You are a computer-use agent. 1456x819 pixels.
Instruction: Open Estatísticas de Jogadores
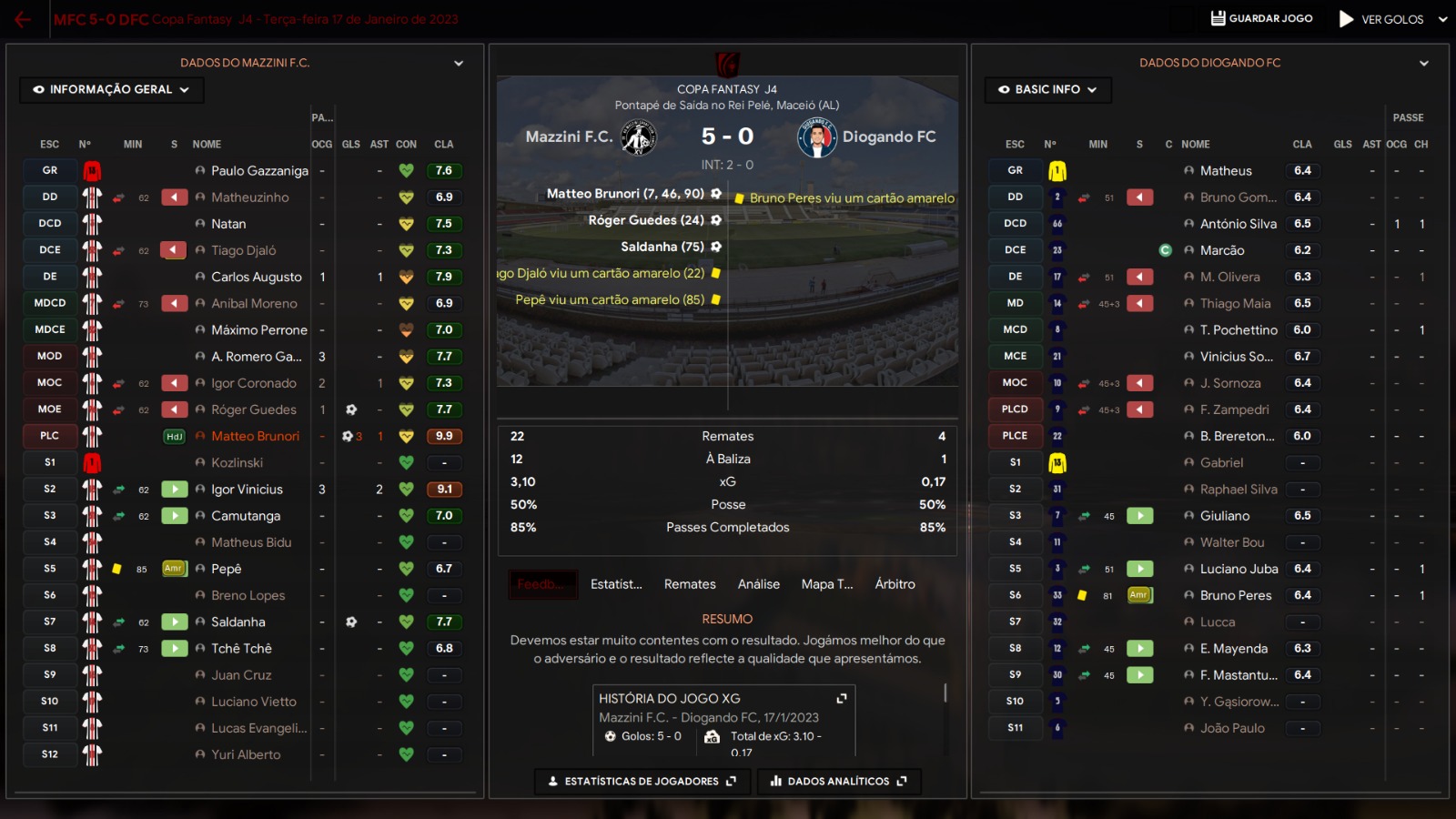pos(642,781)
